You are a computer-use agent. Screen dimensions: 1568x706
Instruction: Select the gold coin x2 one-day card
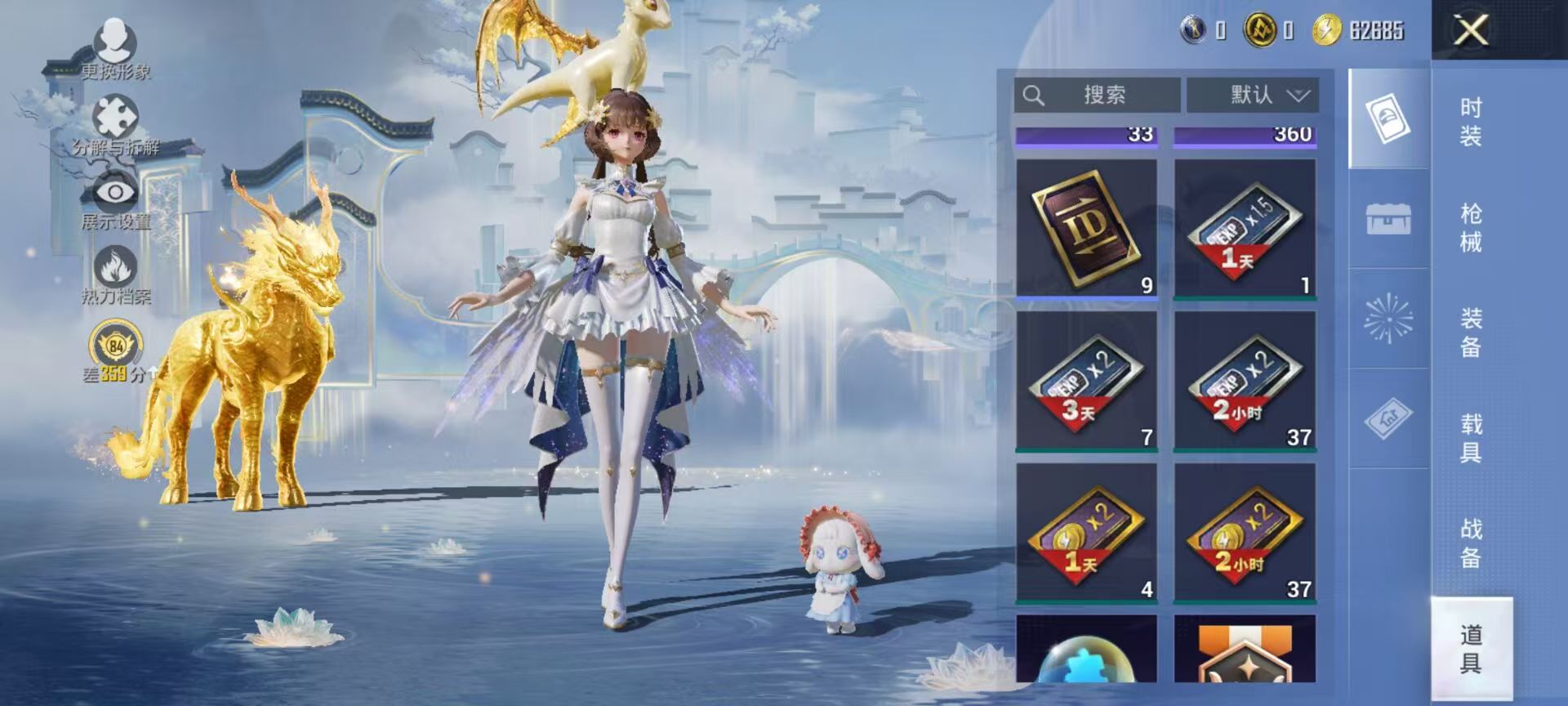(x=1086, y=533)
